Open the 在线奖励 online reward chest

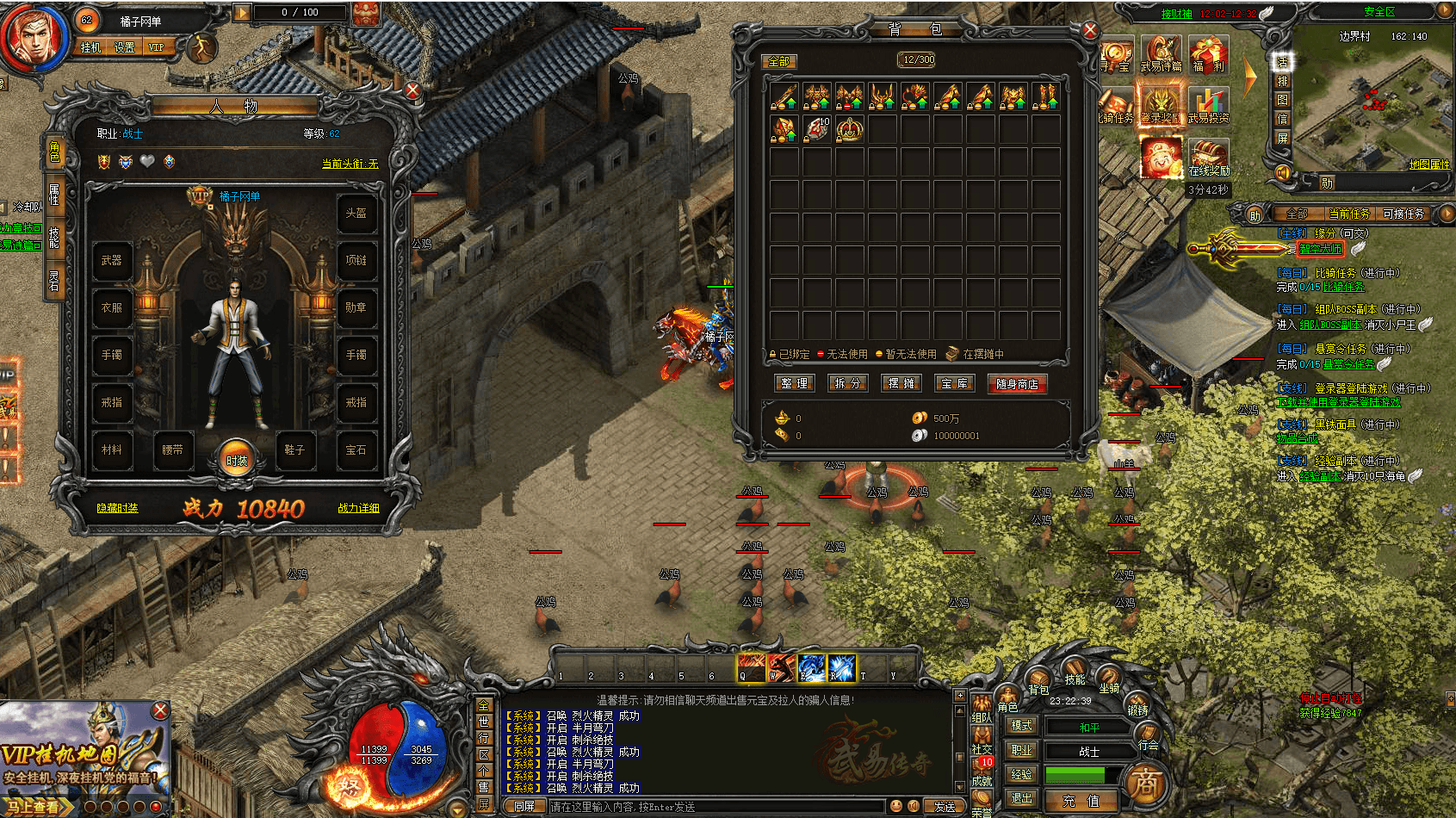click(1209, 158)
